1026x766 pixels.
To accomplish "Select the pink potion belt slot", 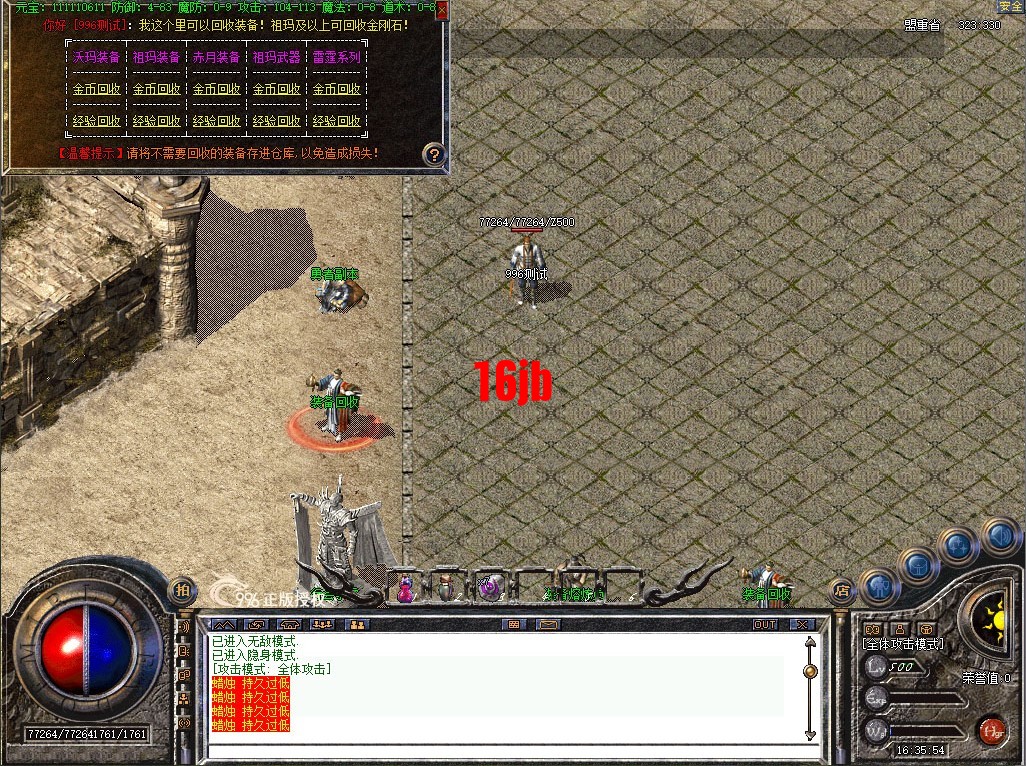I will [406, 588].
